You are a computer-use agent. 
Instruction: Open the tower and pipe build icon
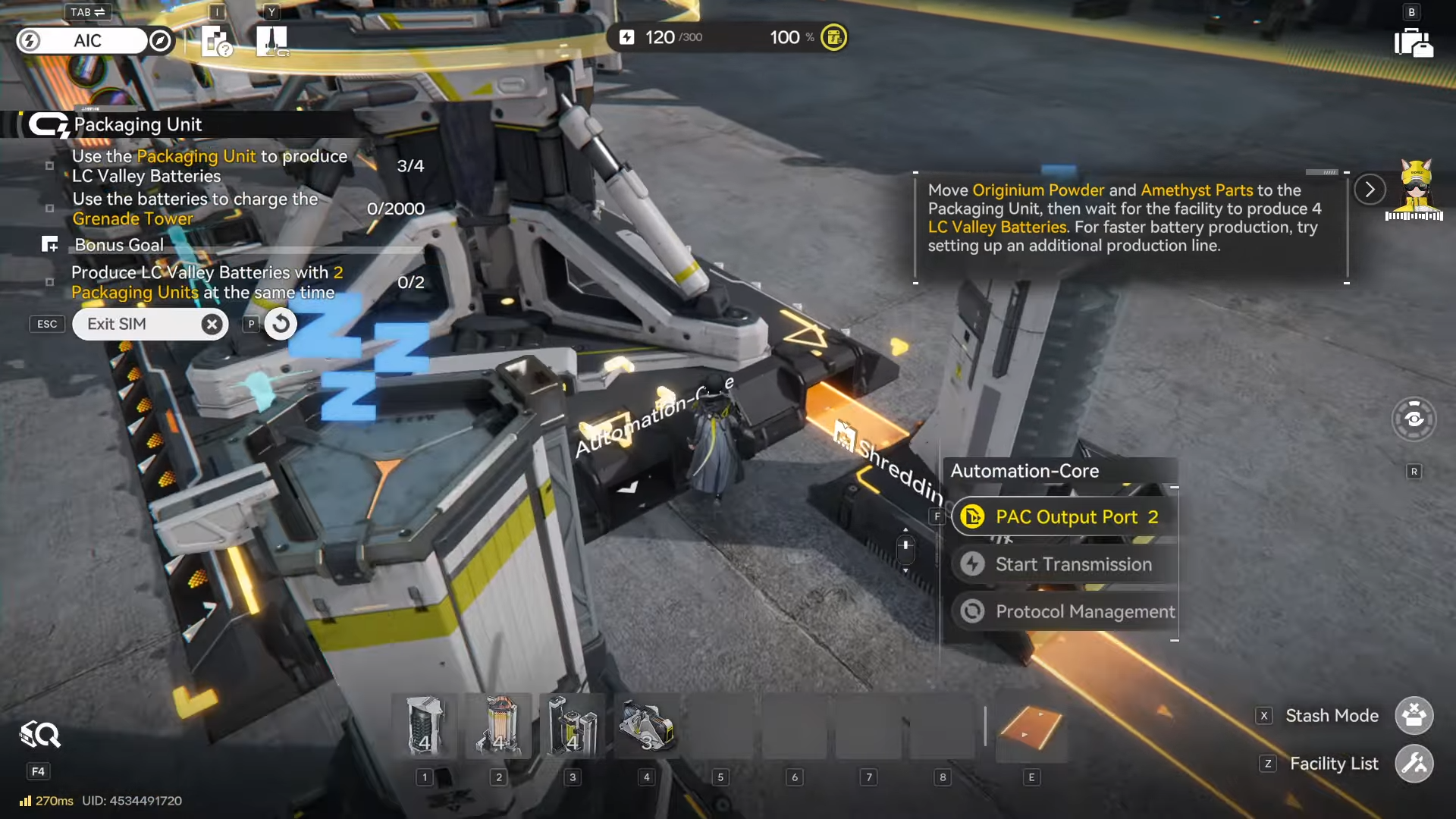[271, 41]
